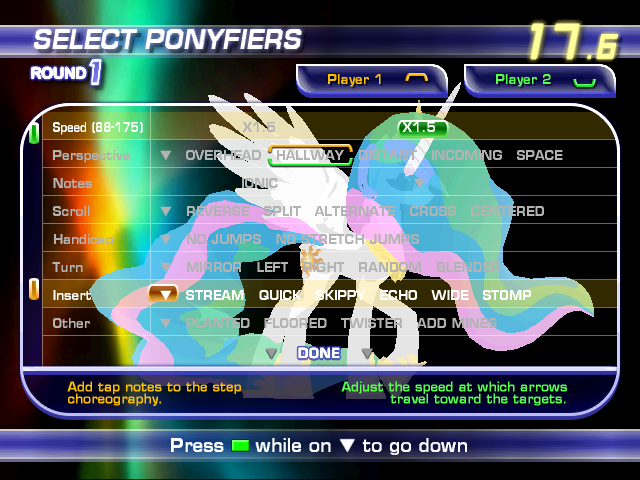This screenshot has height=480, width=640.
Task: Choose INCOMING in the Perspective row
Action: [x=467, y=155]
